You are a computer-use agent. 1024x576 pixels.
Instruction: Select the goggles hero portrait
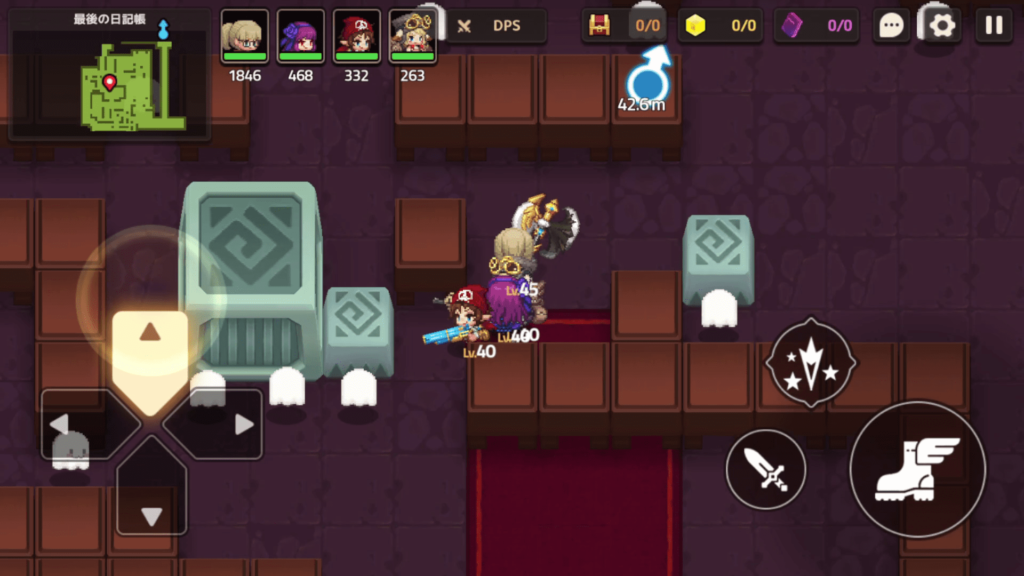pos(412,37)
